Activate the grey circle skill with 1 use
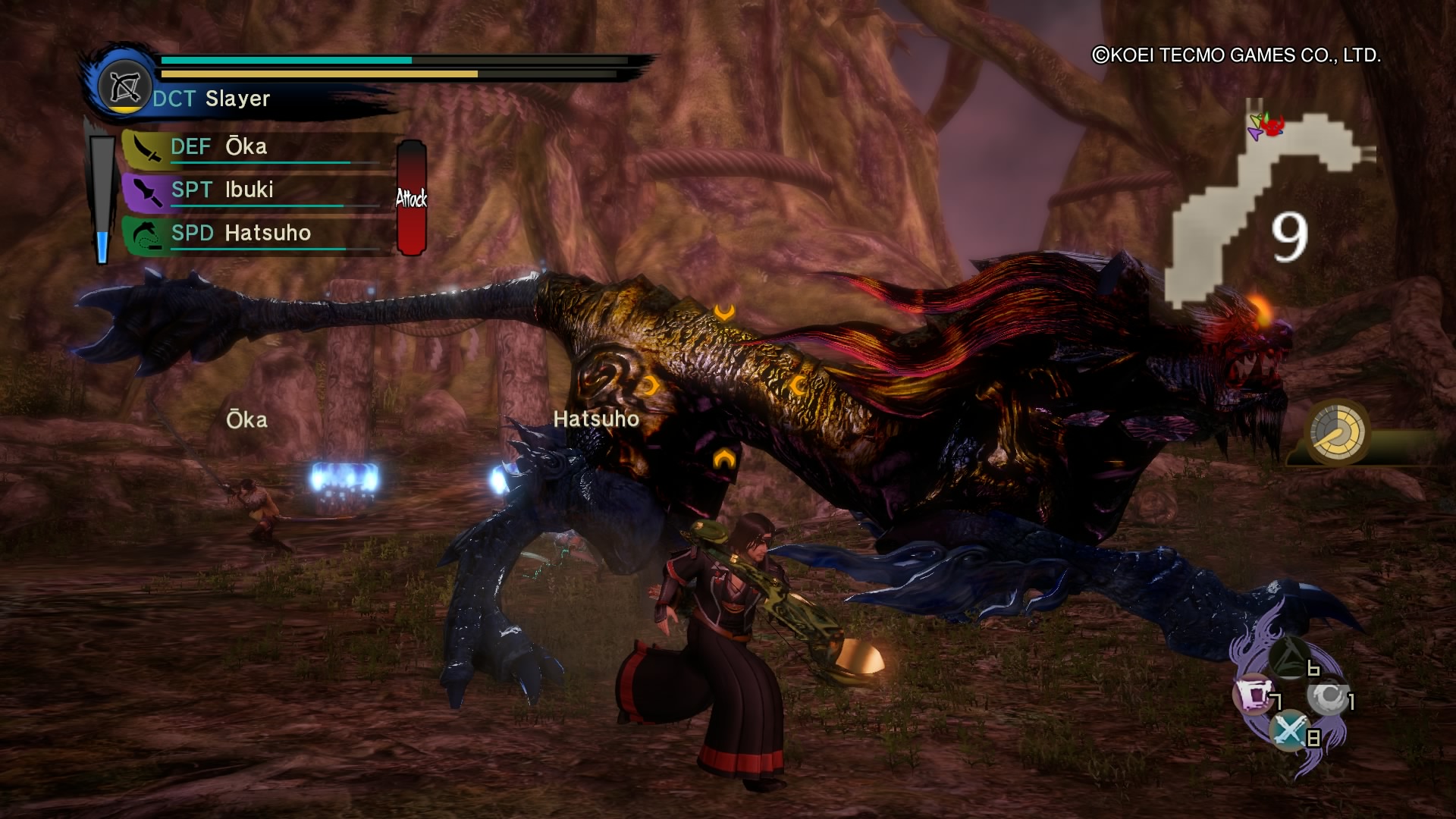 1326,695
